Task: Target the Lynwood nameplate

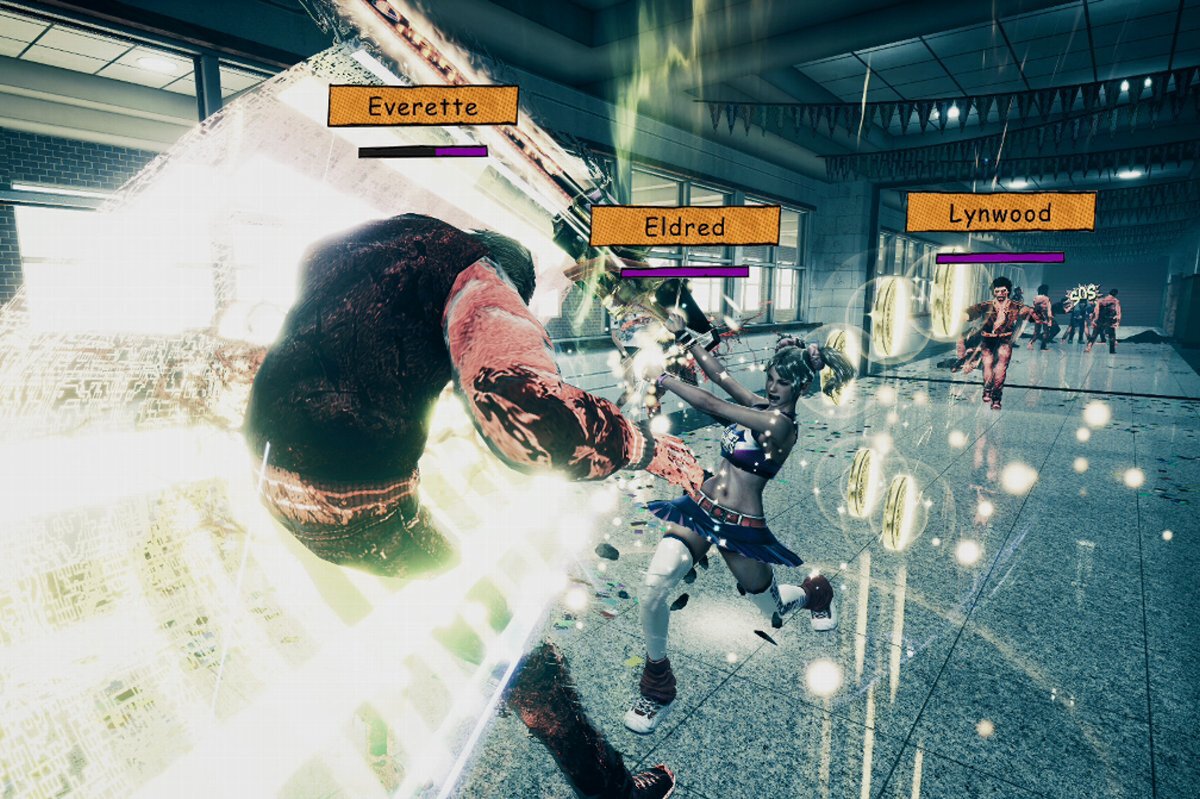Action: 1000,212
